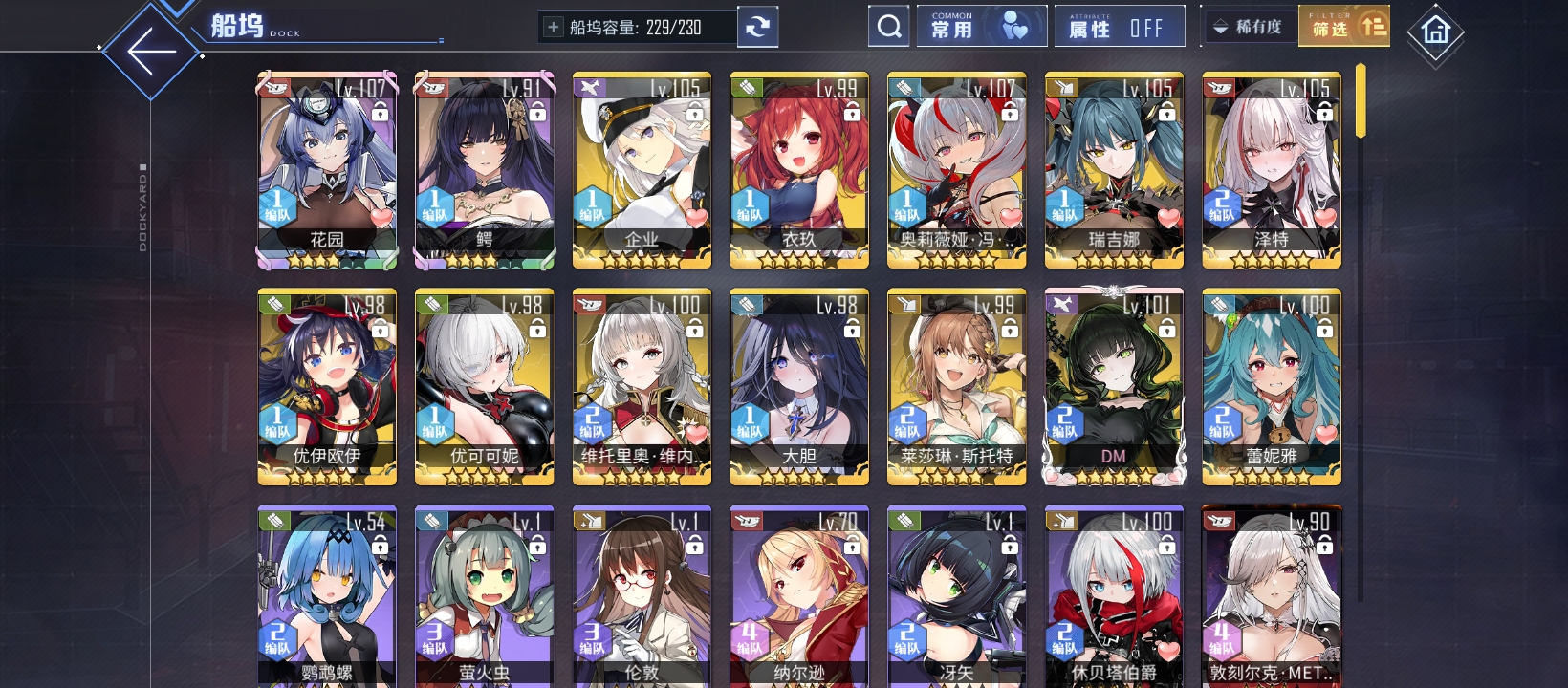Image resolution: width=1568 pixels, height=688 pixels.
Task: Select the 蕾妮雅 ship card
Action: [1272, 387]
